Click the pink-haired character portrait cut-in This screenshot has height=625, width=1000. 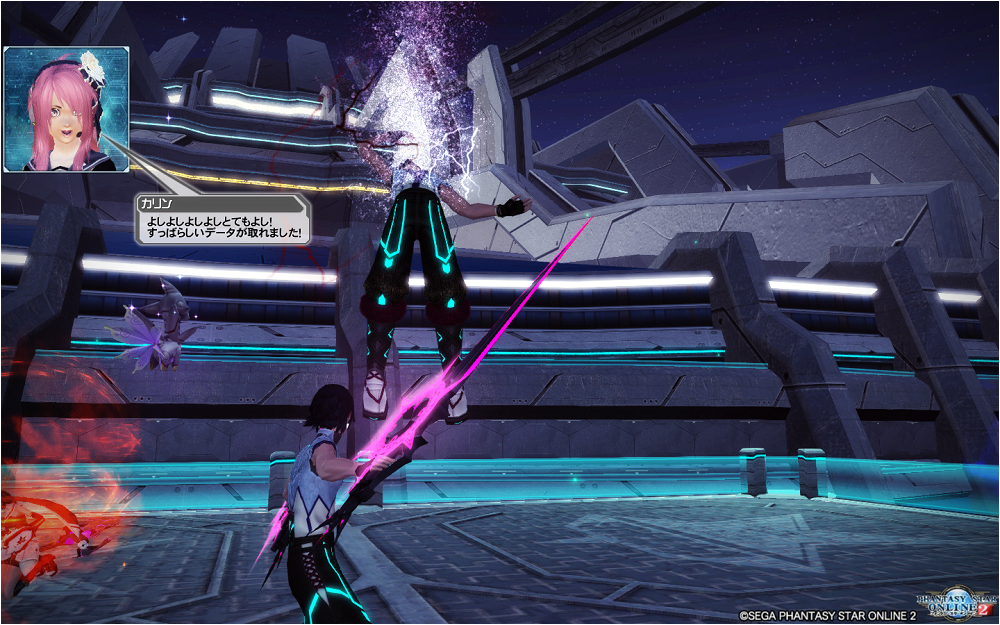[64, 108]
